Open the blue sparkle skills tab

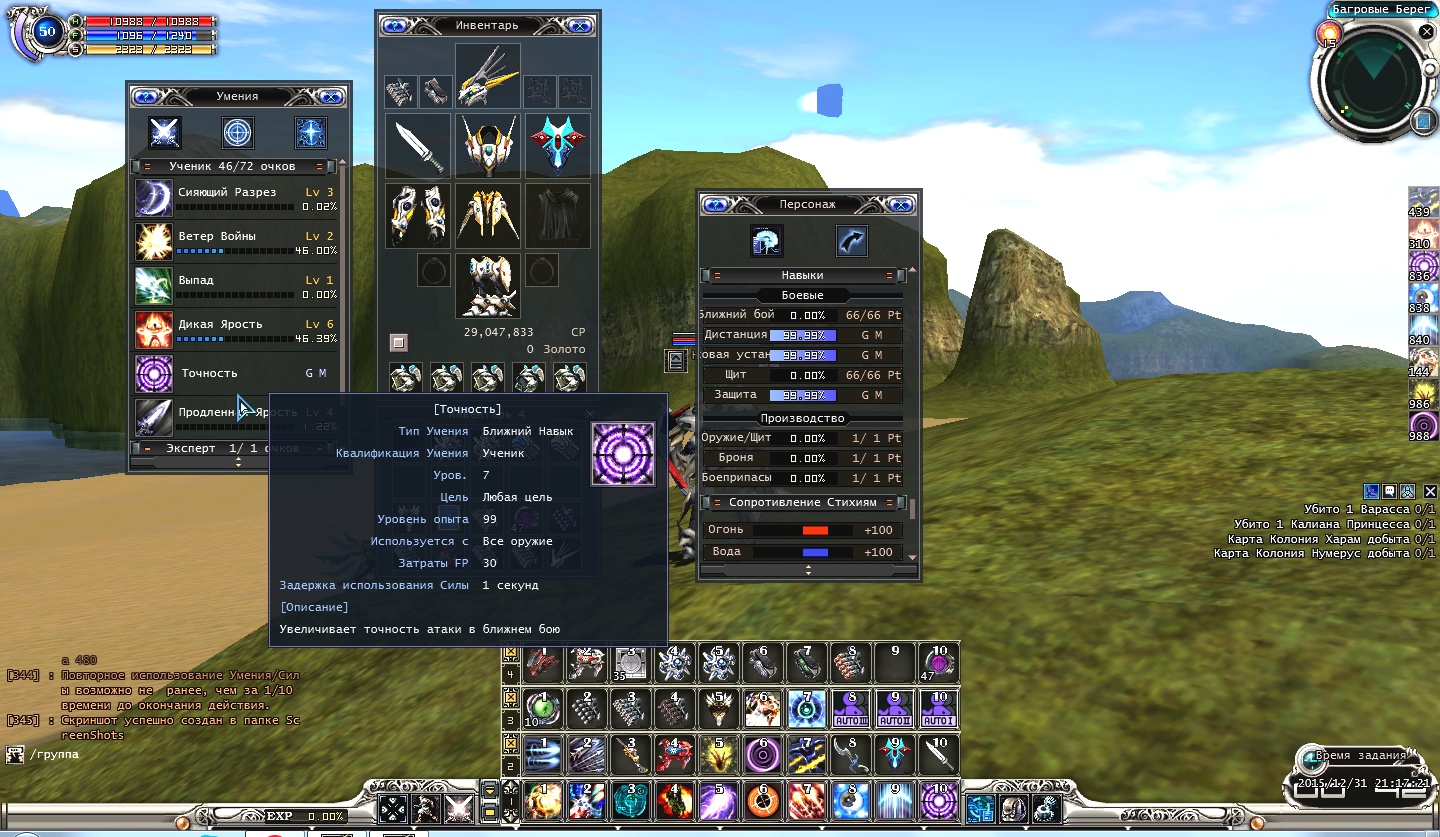pos(311,132)
